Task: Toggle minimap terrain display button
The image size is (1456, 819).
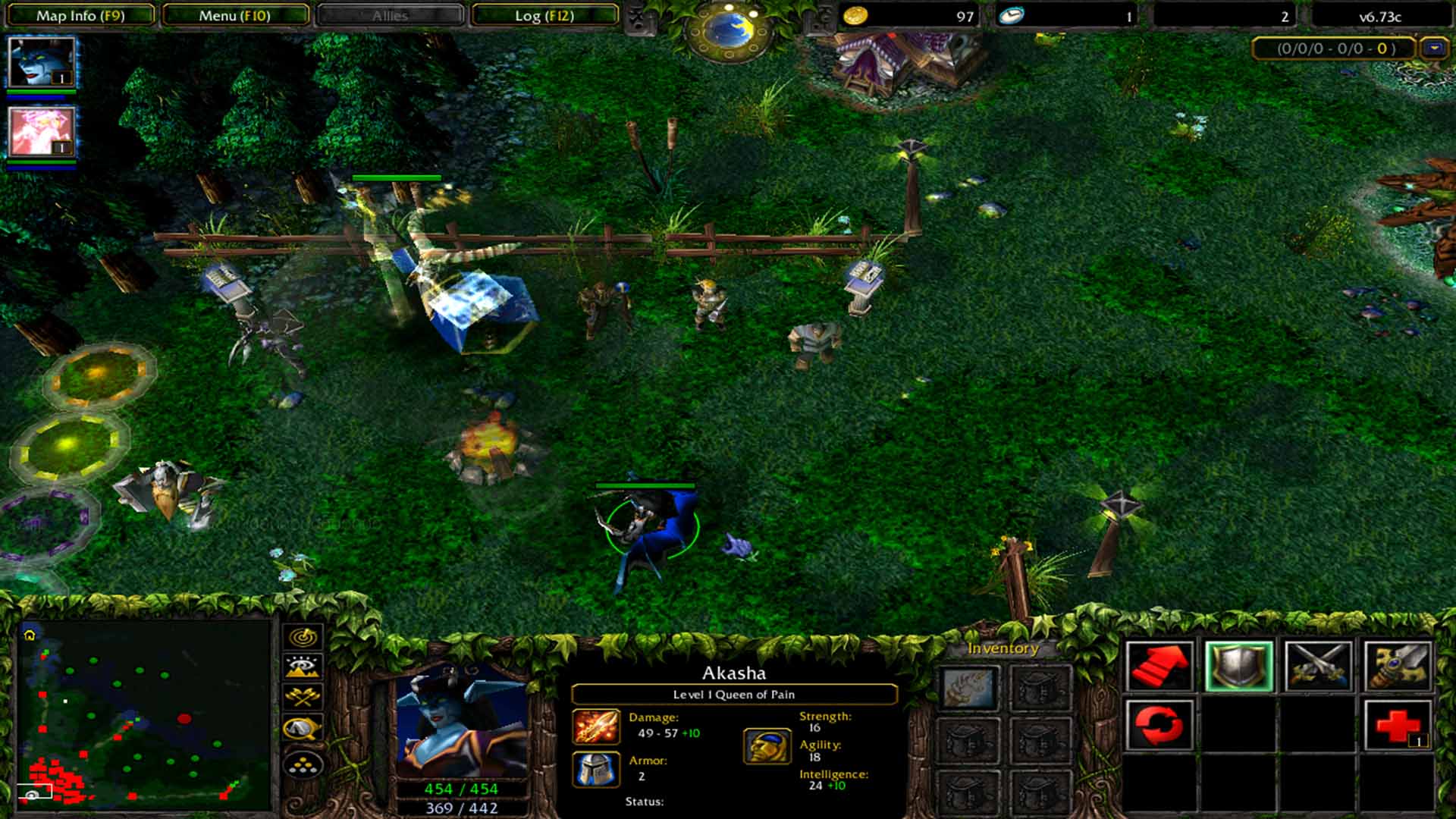Action: click(x=303, y=667)
